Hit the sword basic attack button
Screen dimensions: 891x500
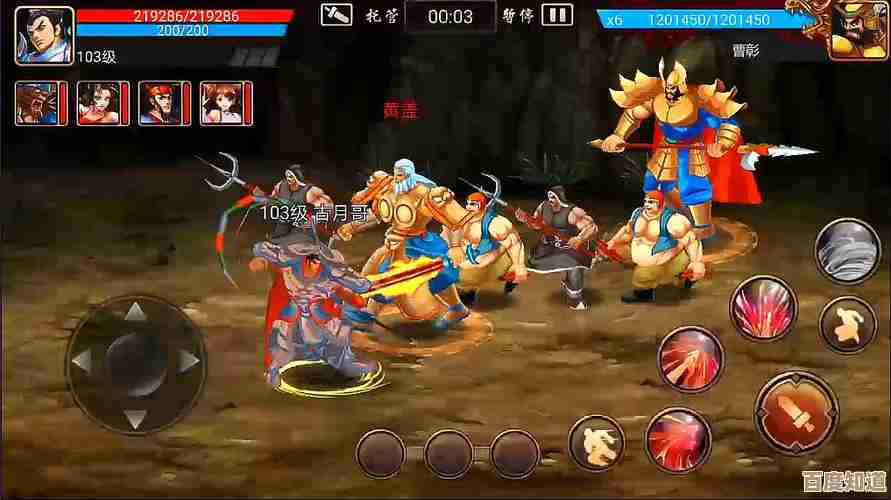point(796,411)
